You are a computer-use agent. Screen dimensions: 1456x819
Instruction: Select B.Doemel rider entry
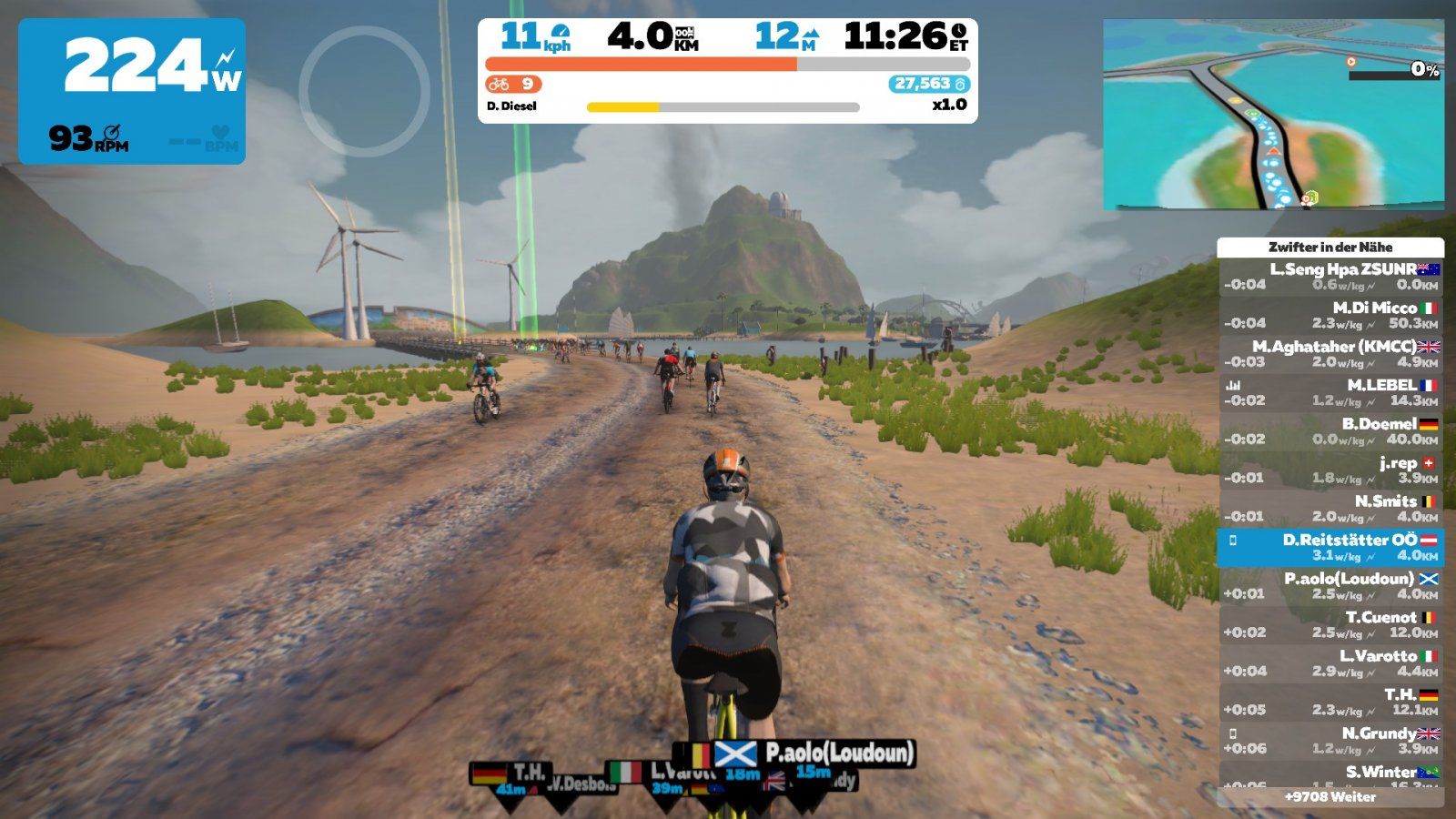1330,431
